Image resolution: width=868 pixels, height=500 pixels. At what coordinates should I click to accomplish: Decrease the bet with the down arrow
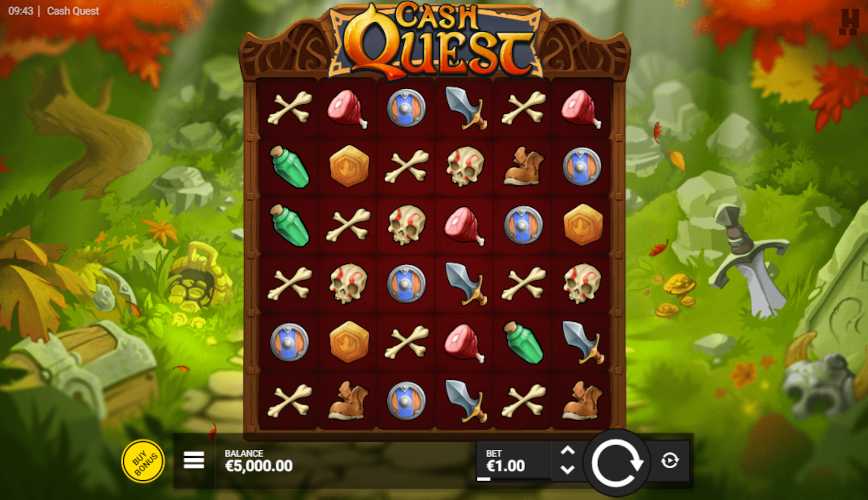pyautogui.click(x=567, y=470)
